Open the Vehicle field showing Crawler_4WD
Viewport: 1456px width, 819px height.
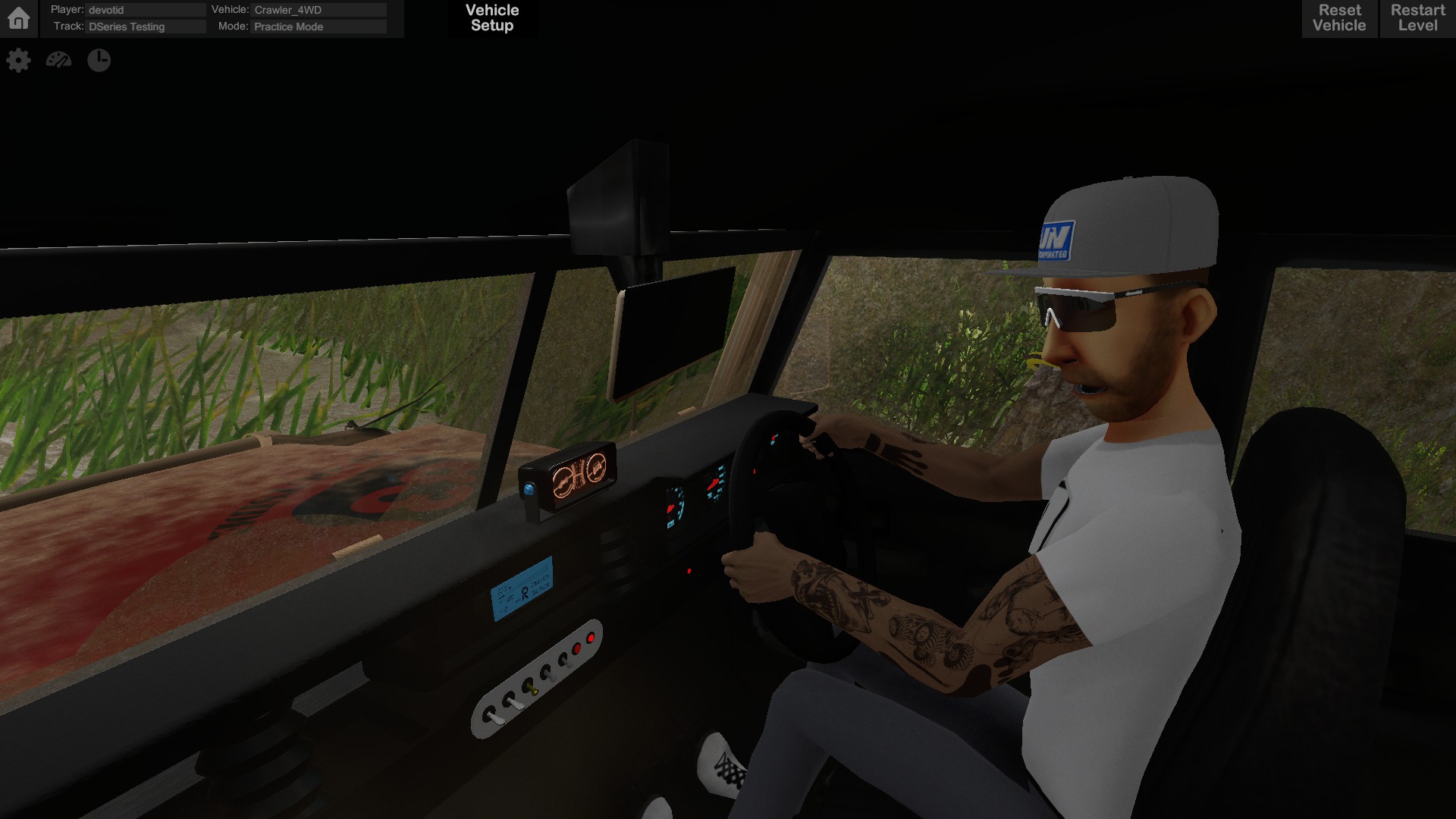[x=318, y=10]
